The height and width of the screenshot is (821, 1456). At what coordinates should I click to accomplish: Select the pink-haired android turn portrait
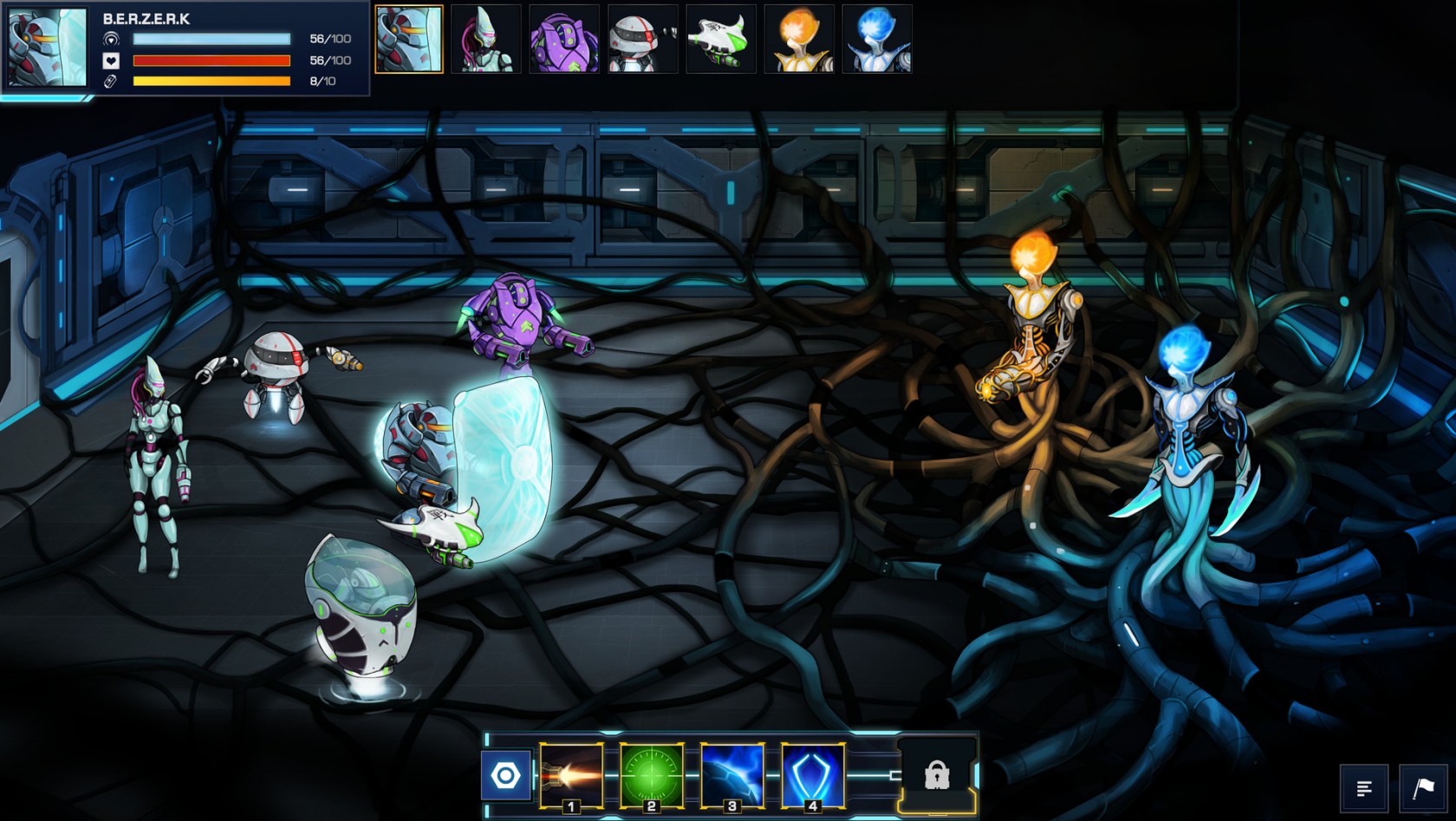[486, 39]
